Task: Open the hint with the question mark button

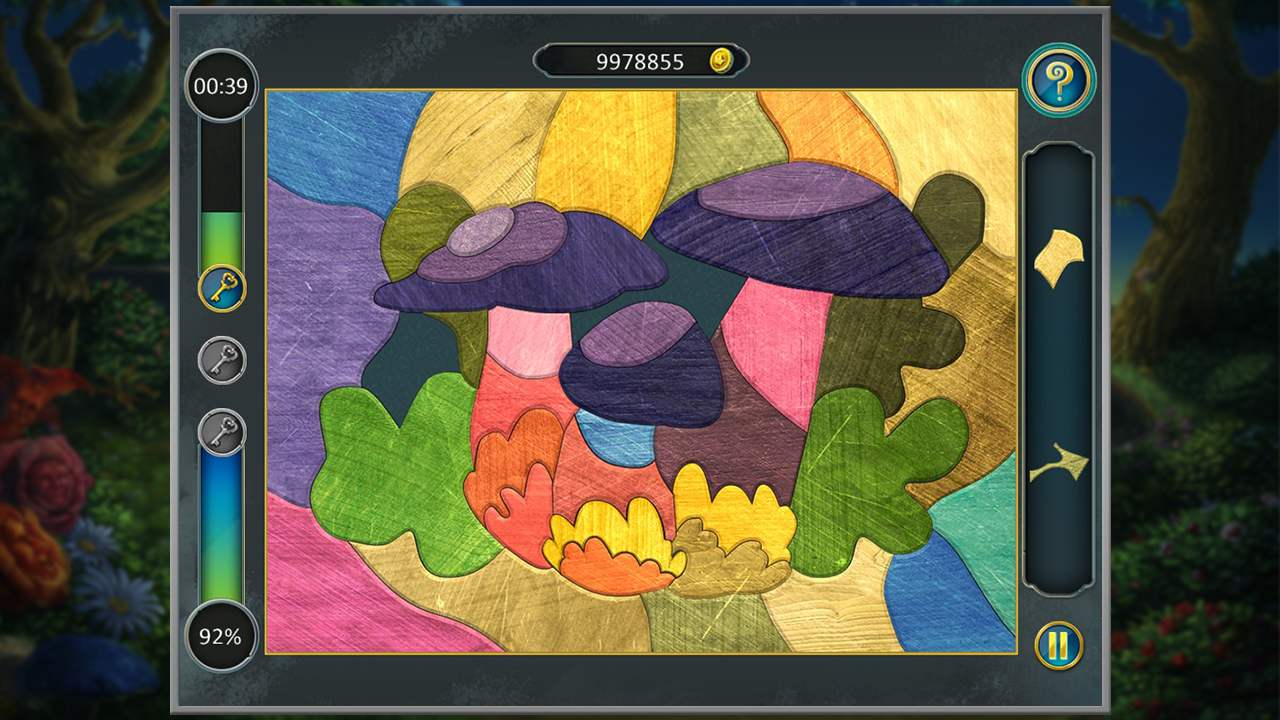Action: 1059,80
